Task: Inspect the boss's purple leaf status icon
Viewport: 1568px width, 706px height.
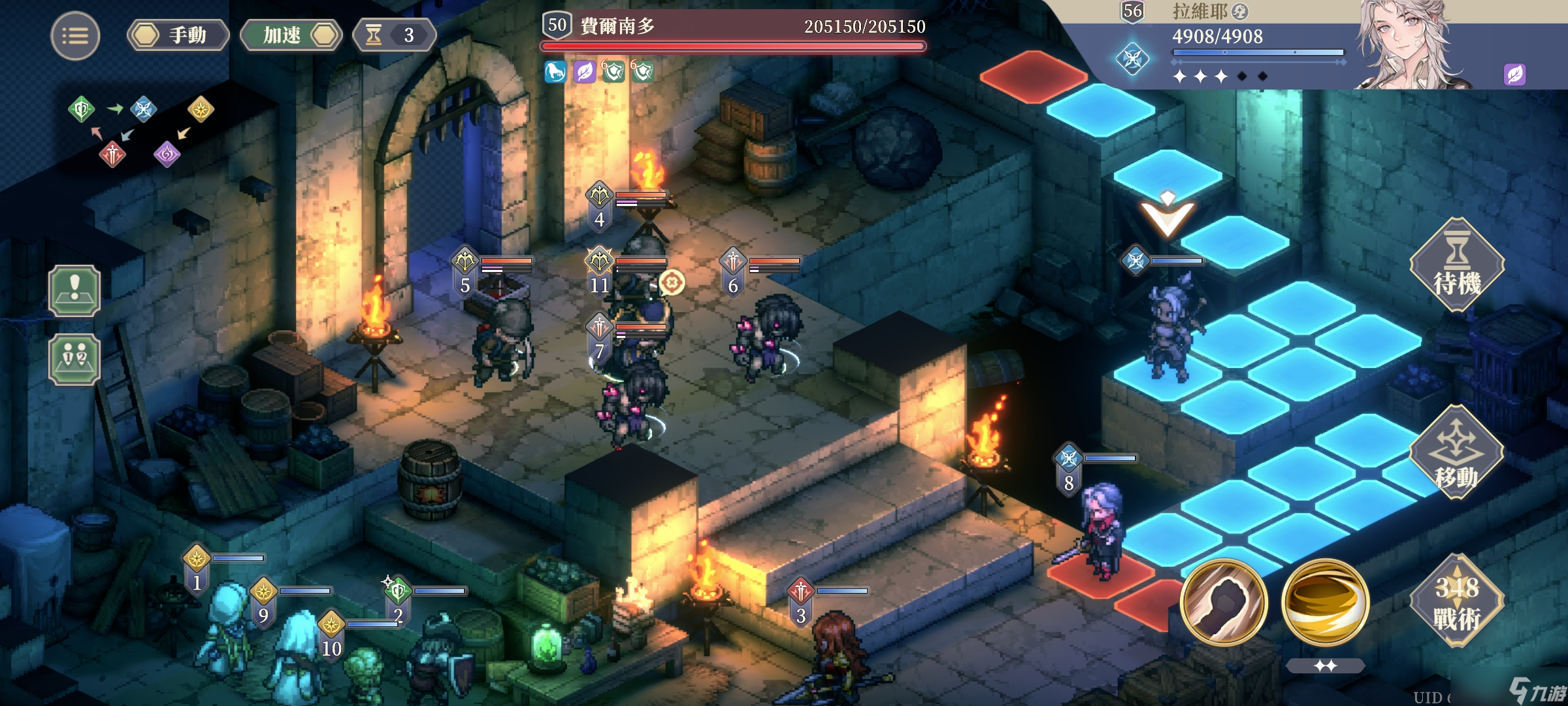Action: pyautogui.click(x=584, y=71)
